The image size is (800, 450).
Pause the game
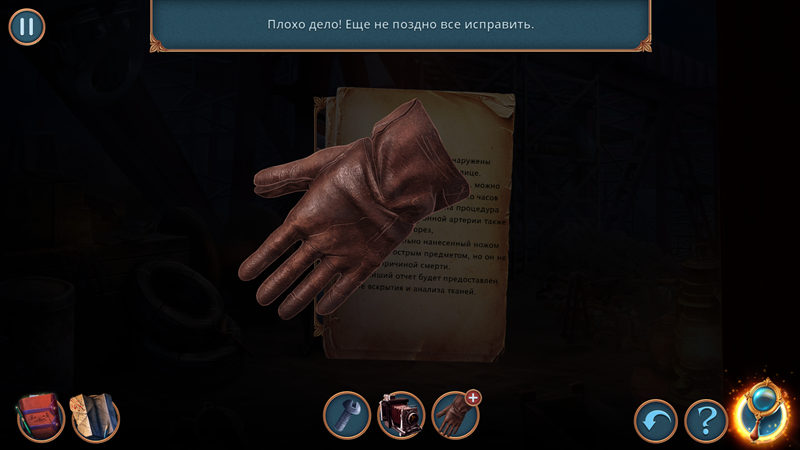(x=27, y=26)
